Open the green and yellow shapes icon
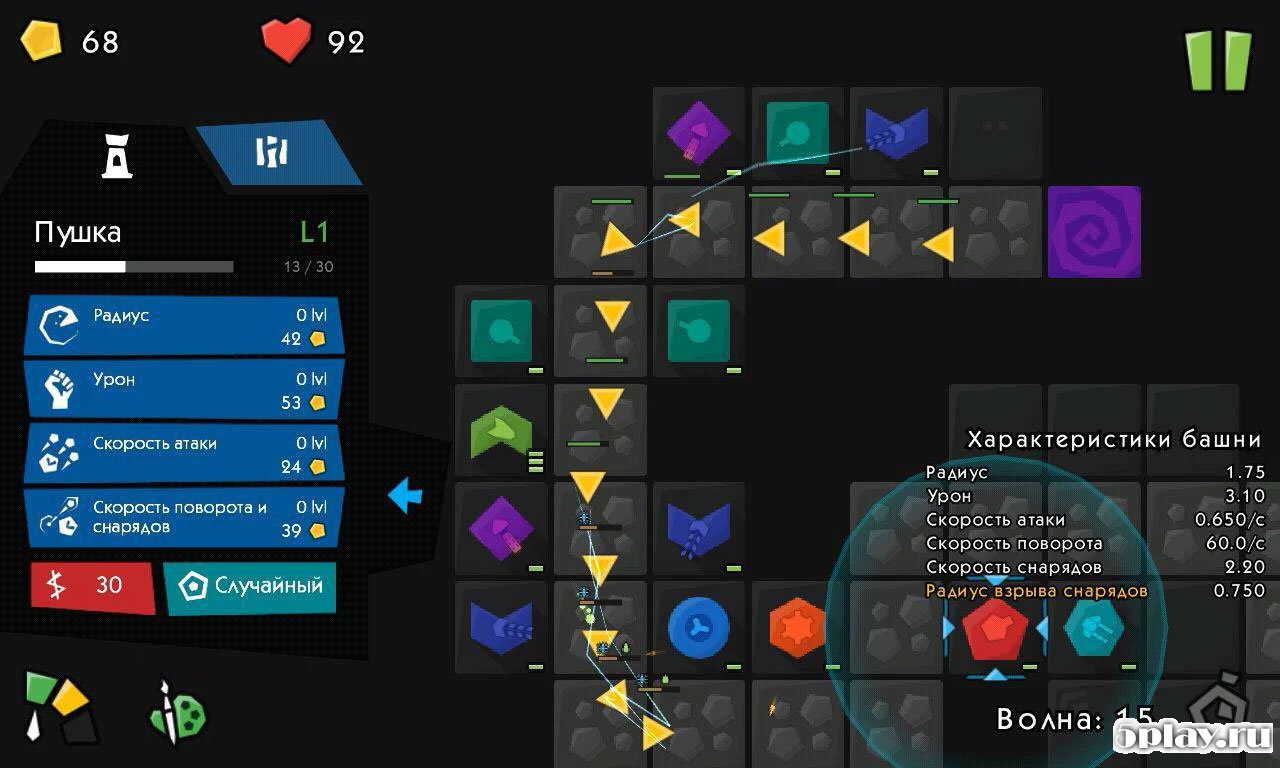Screen dimensions: 1280x768 click(x=57, y=706)
